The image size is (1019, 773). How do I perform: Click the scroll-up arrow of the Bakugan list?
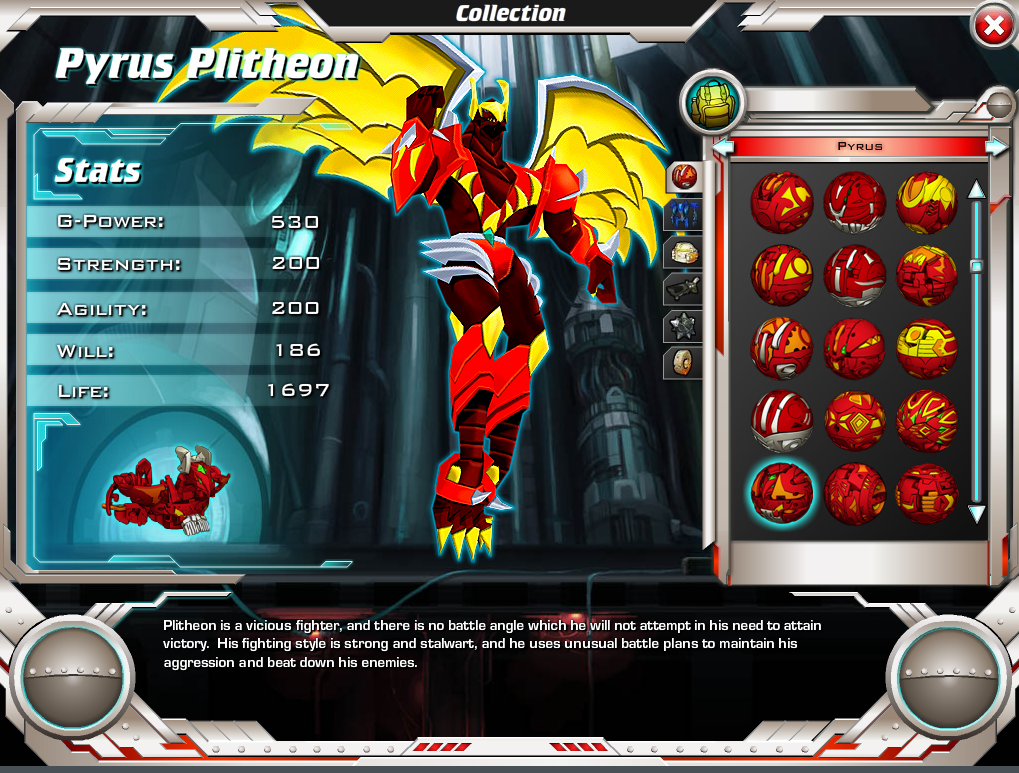[x=976, y=189]
